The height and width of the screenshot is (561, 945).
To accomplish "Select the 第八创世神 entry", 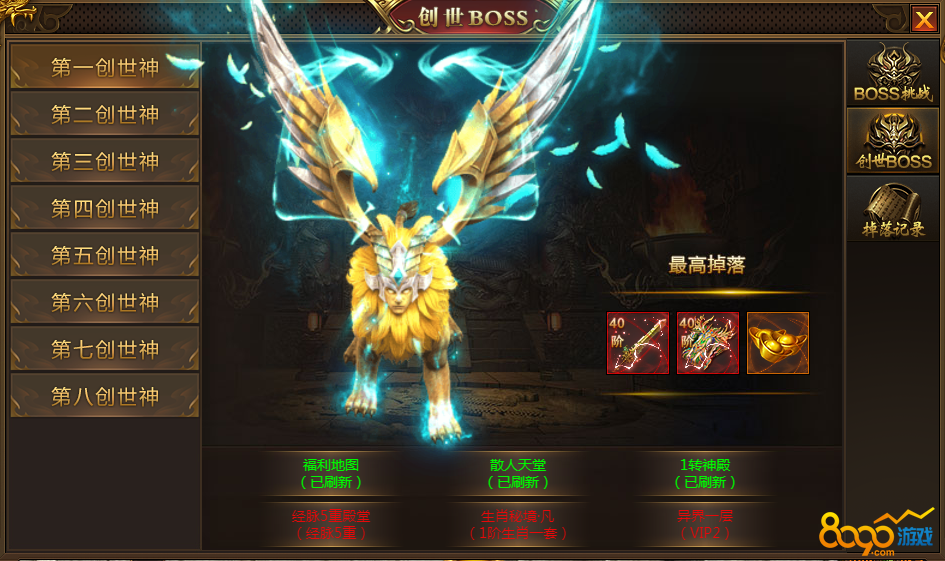I will click(x=105, y=396).
